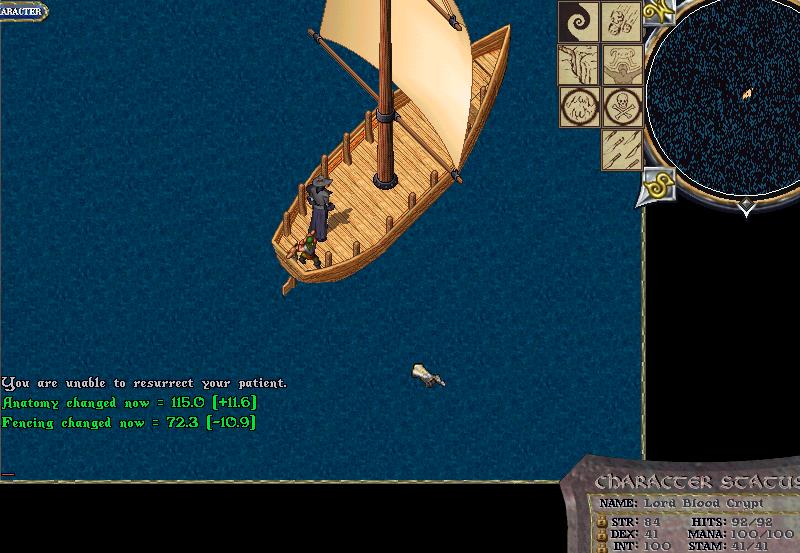Open the Character button

pos(22,11)
